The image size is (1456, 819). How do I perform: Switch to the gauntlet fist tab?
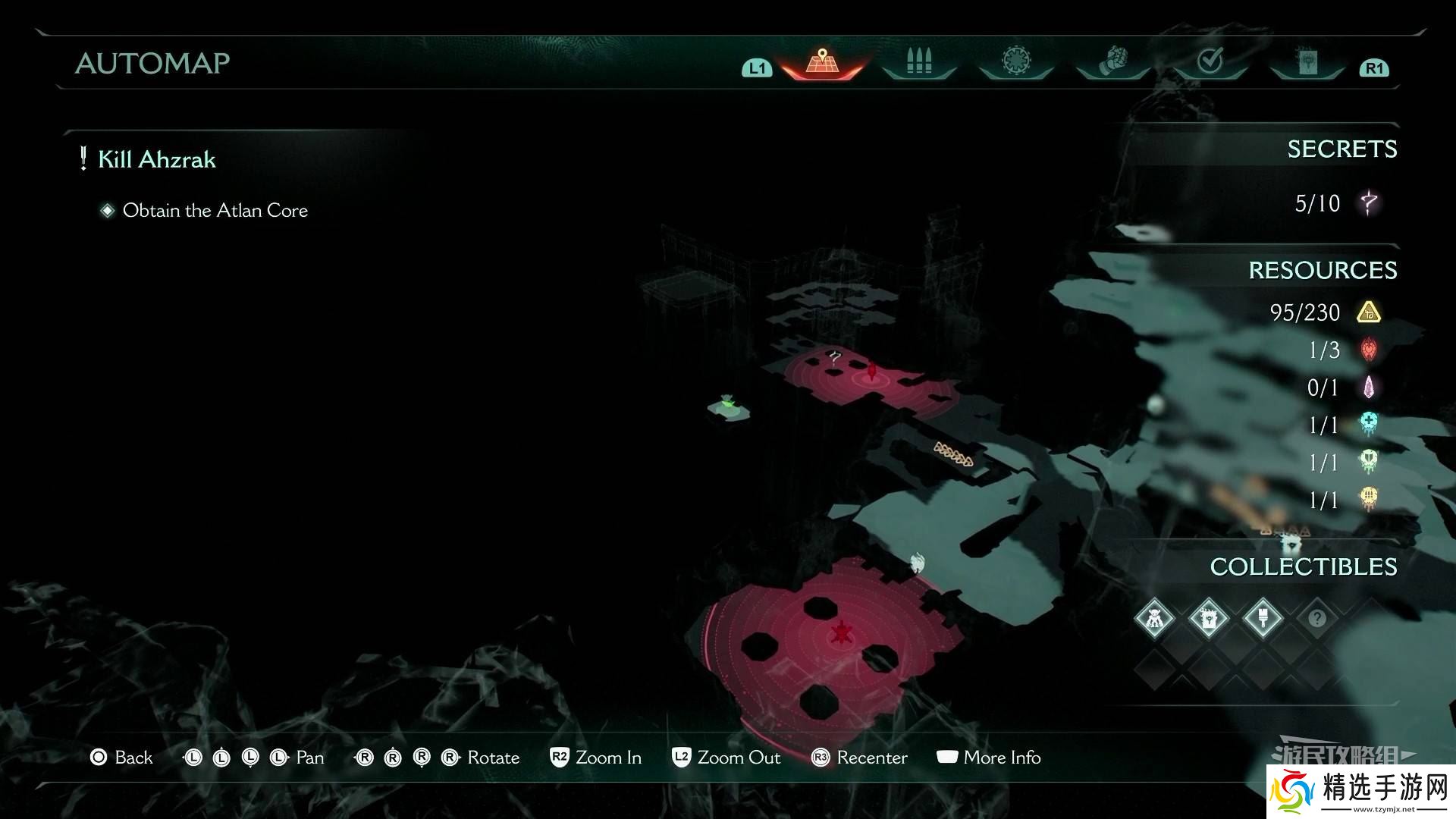click(x=1112, y=61)
